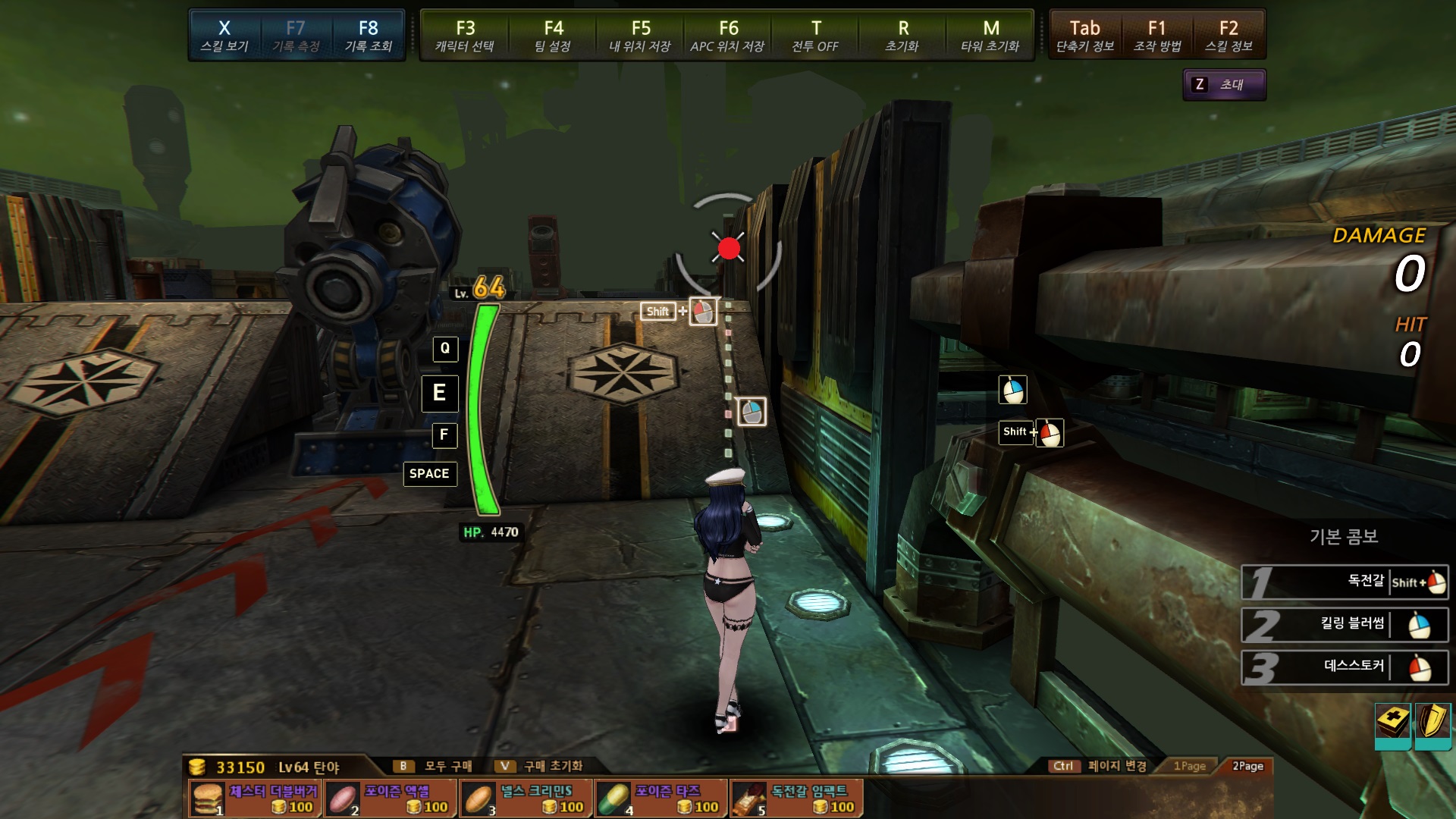The height and width of the screenshot is (819, 1456).
Task: Buy the 체스터 더블버거 burger item
Action: point(255,799)
